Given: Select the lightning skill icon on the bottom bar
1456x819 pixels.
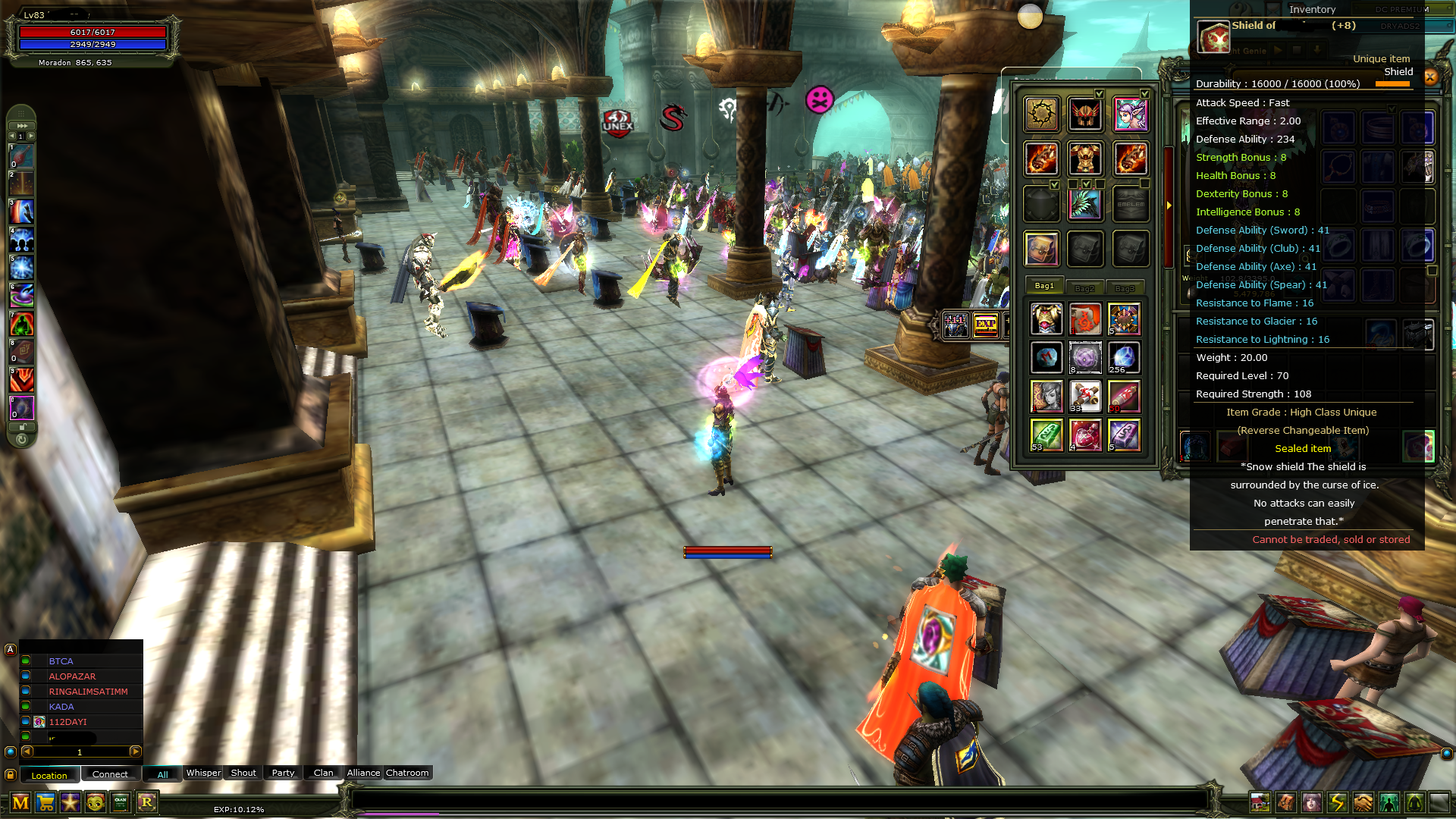Looking at the screenshot, I should [x=1335, y=802].
